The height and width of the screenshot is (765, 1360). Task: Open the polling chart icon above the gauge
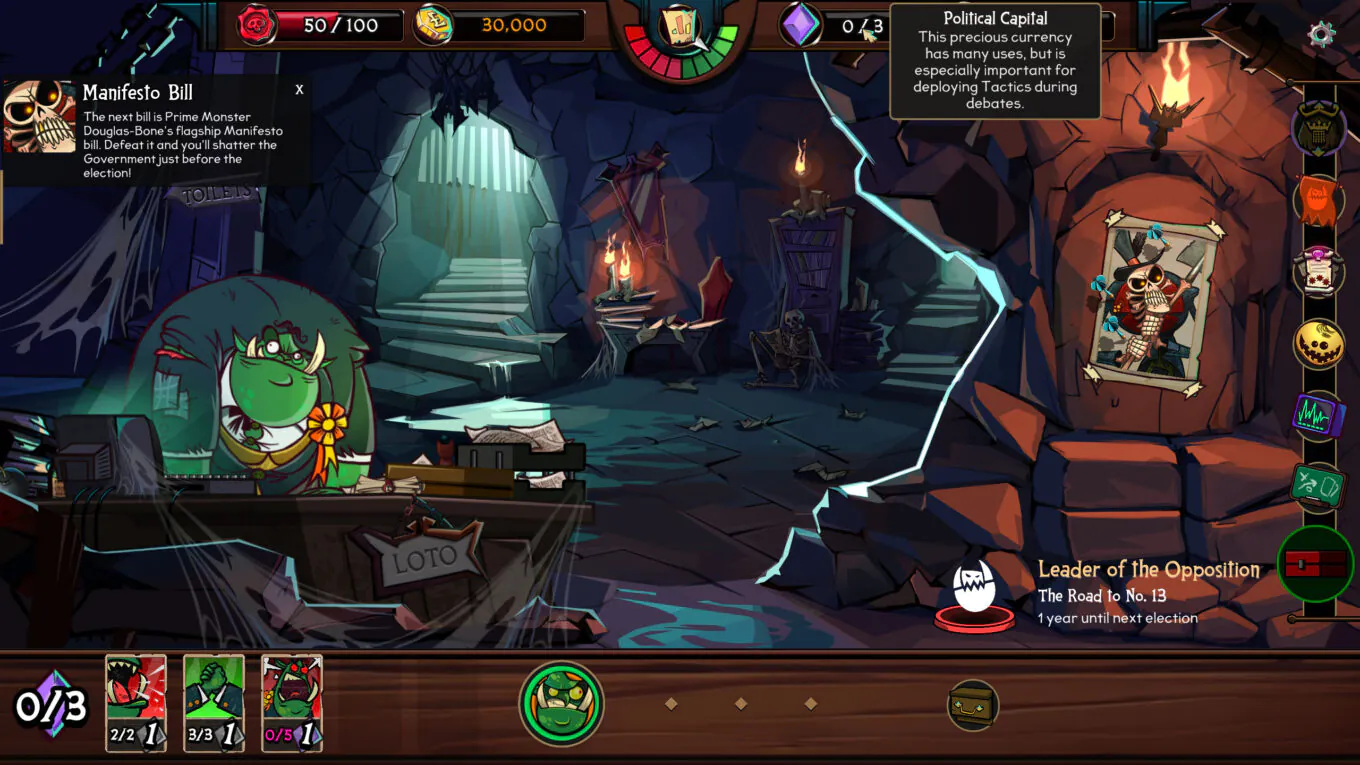pos(680,27)
